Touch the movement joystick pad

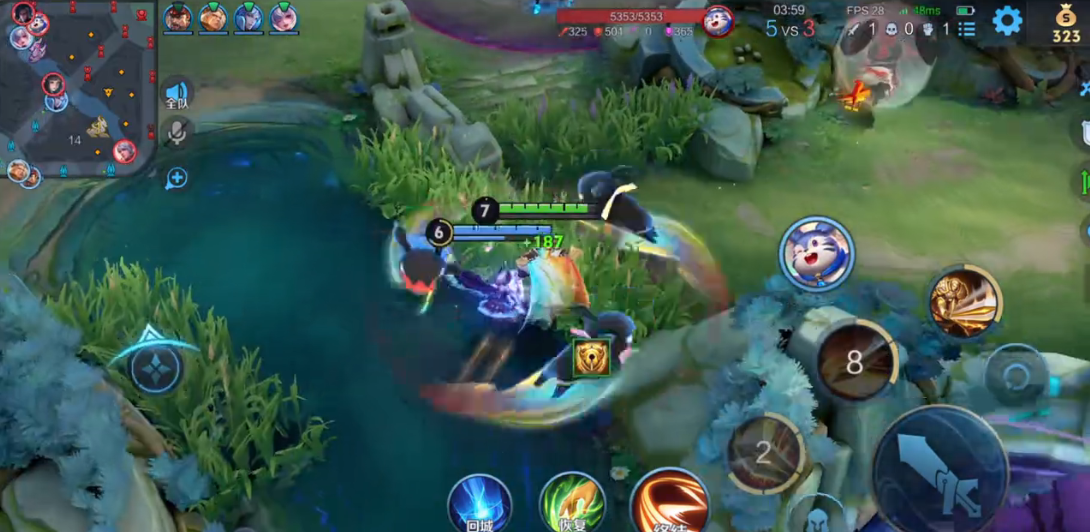(155, 367)
